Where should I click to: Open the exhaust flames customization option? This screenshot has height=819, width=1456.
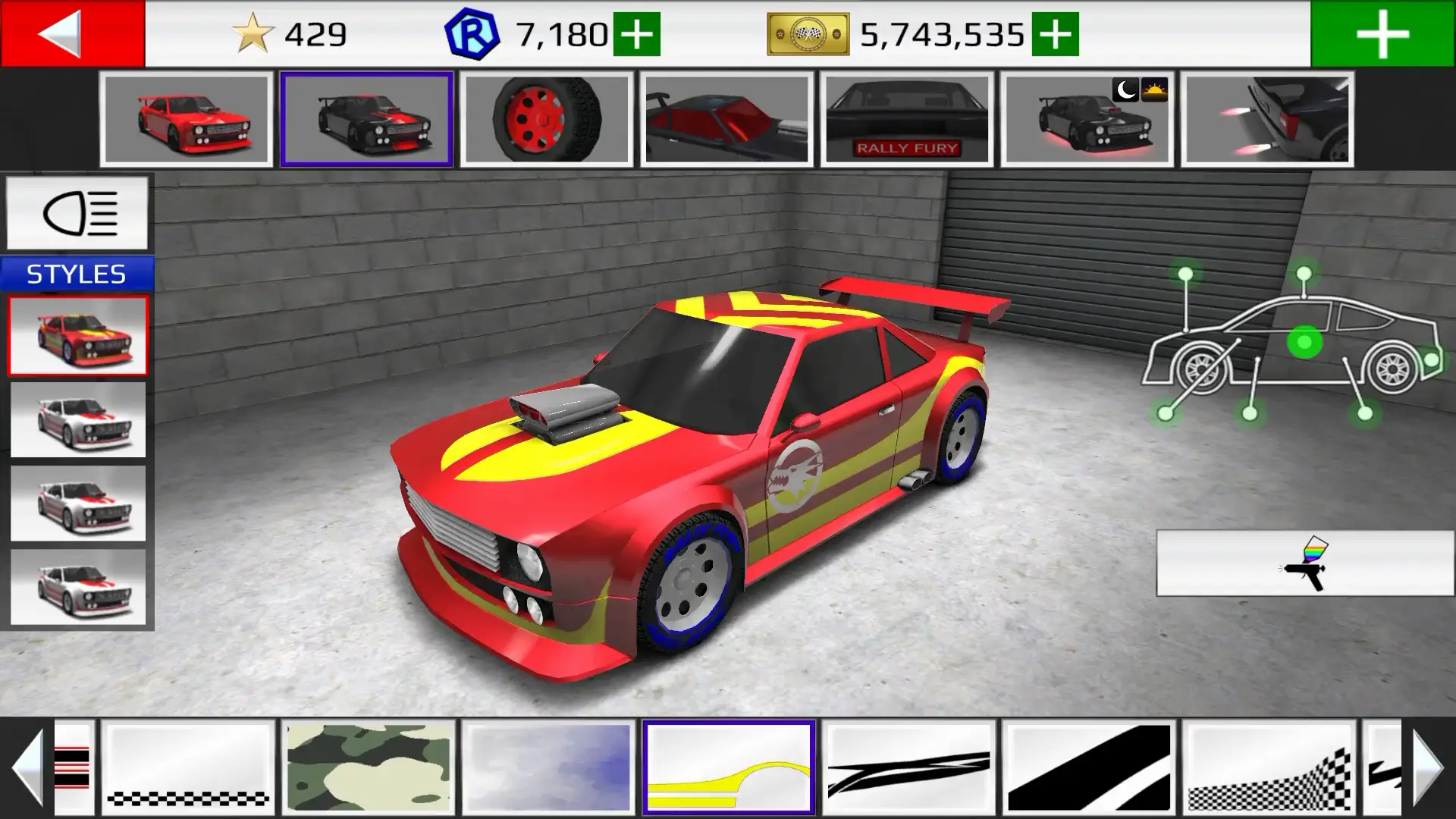tap(1266, 119)
